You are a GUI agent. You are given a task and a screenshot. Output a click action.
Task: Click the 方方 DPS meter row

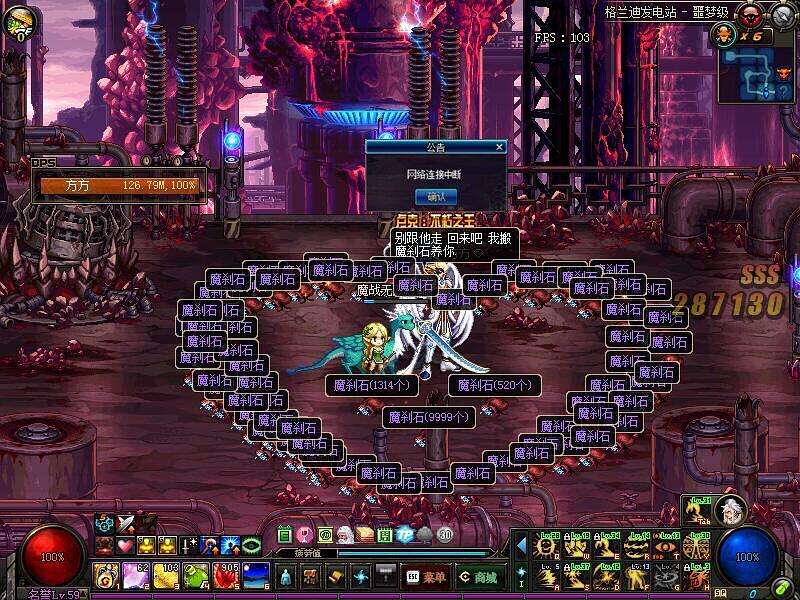click(119, 186)
